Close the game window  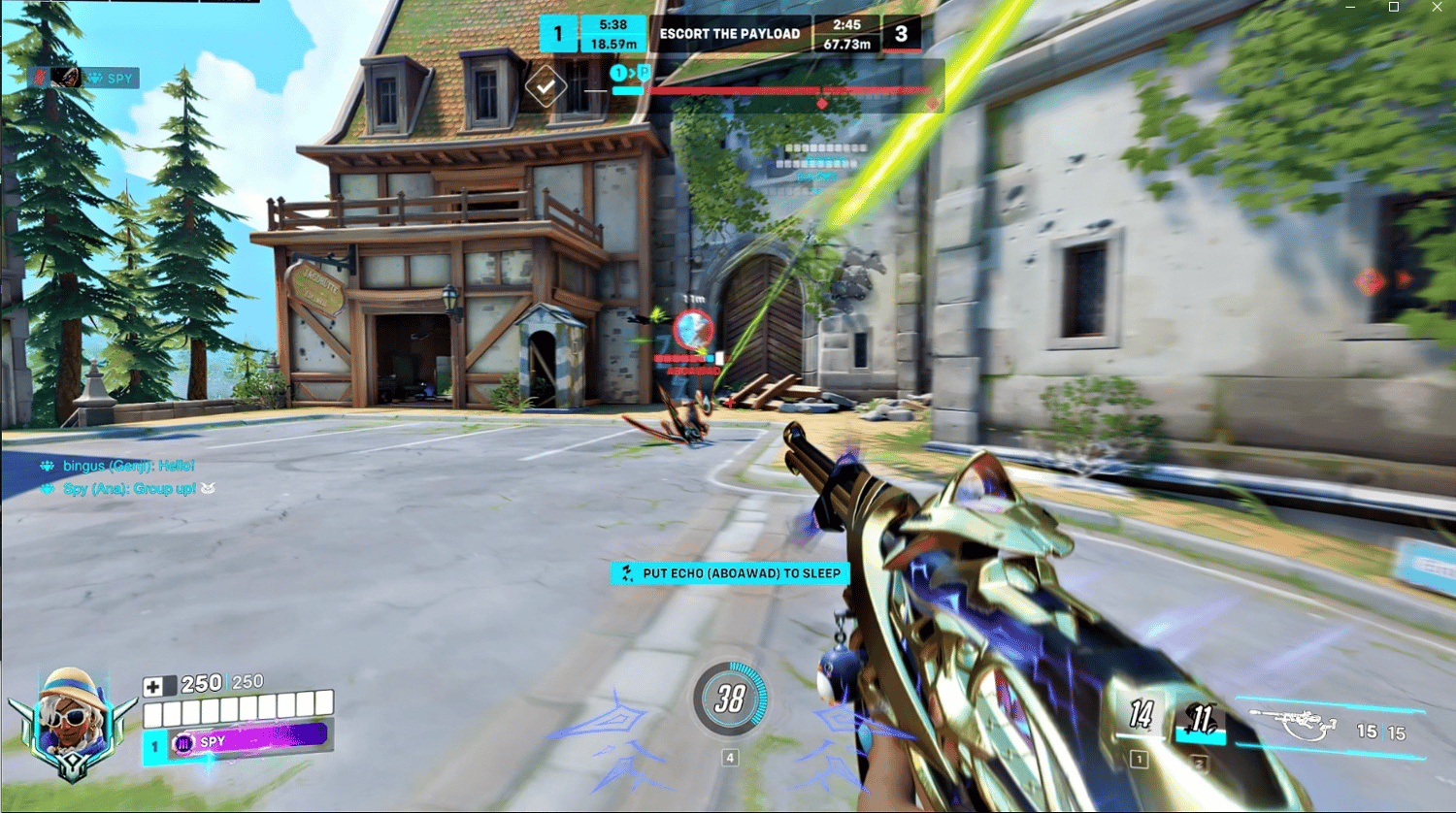(x=1437, y=7)
